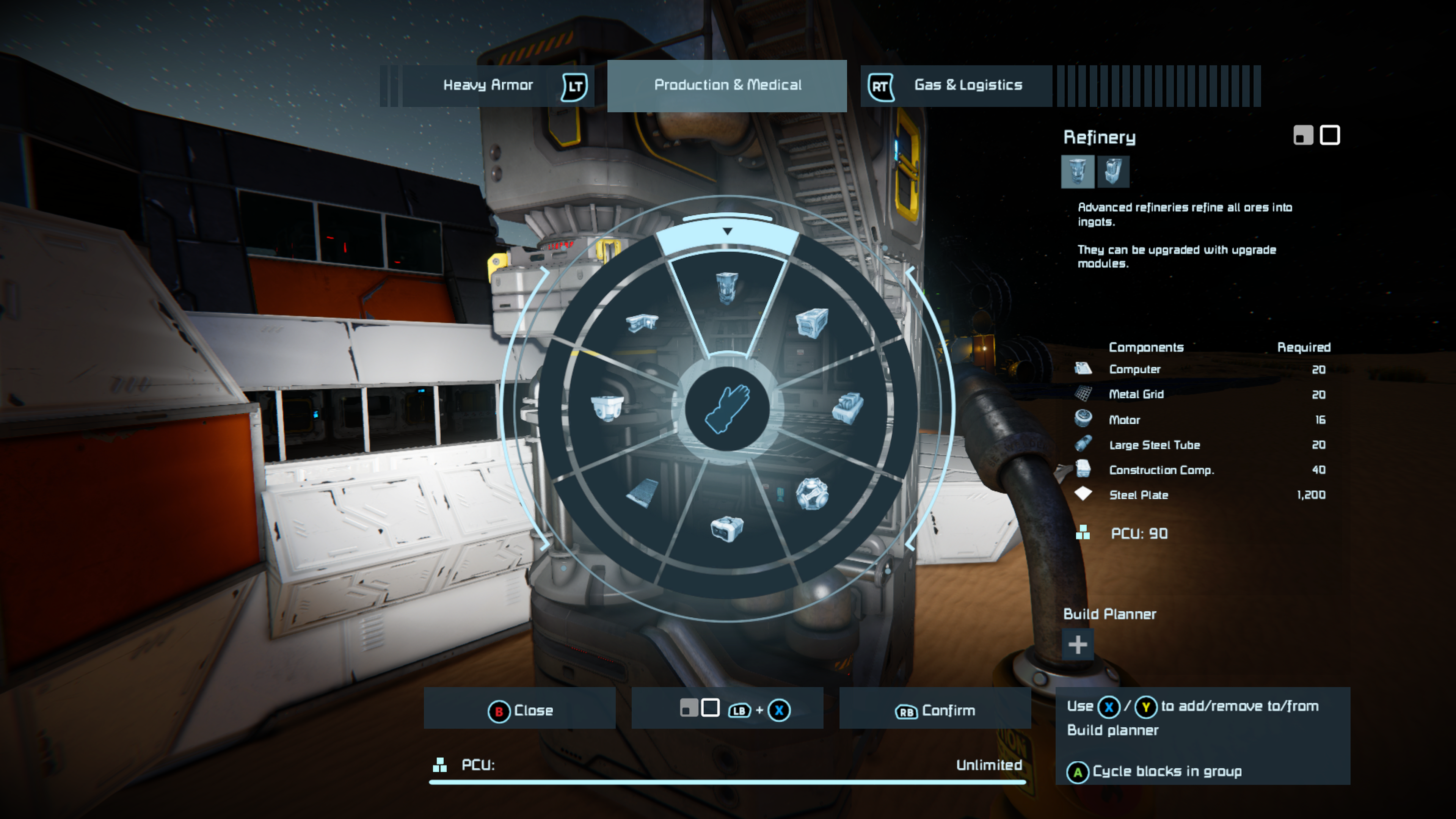1456x819 pixels.
Task: Confirm the selected block
Action: tap(935, 710)
